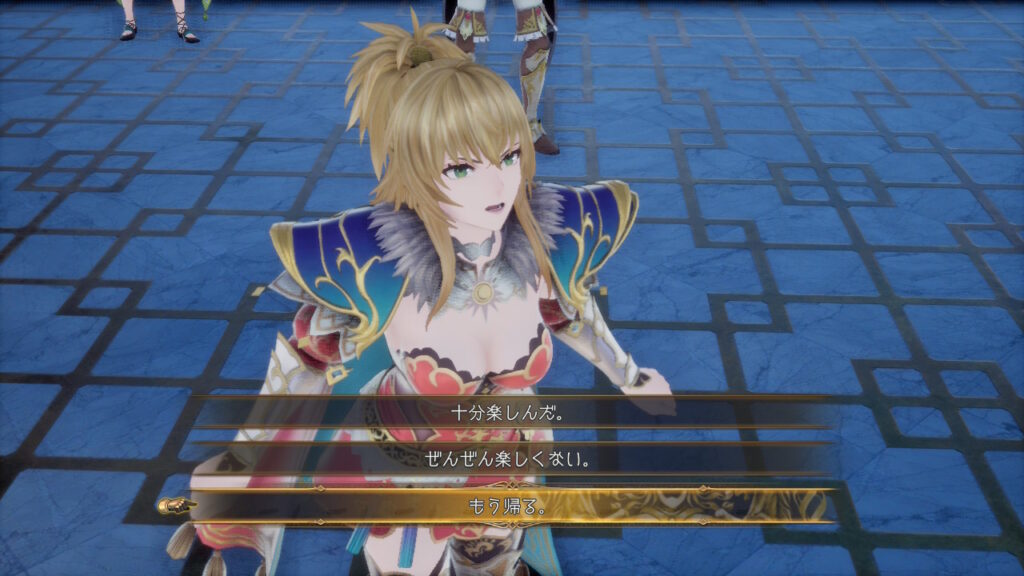Viewport: 1024px width, 576px height.
Task: Choose the reply 十分楽しんだ。
Action: point(510,412)
